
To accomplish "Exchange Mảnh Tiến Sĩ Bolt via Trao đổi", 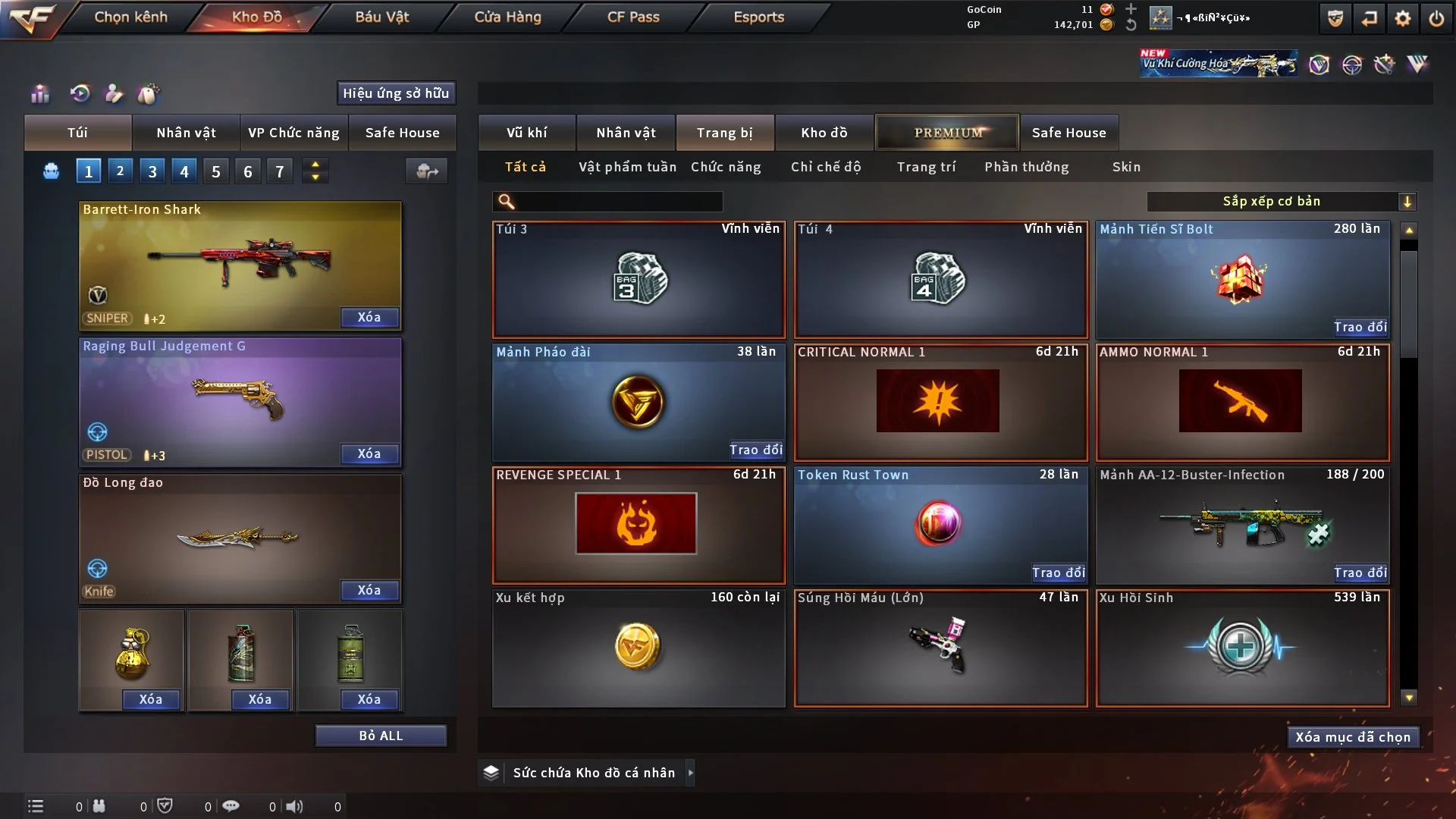I will [1360, 327].
